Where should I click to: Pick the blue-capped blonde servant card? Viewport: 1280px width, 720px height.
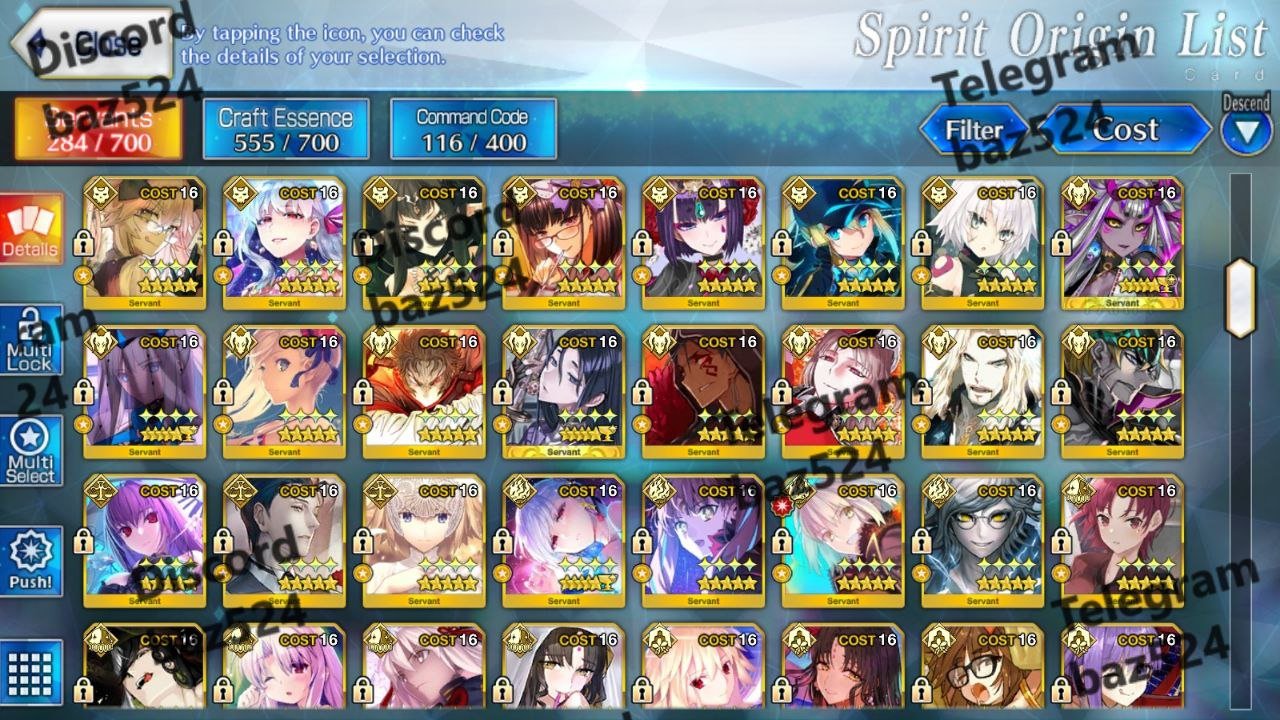pyautogui.click(x=843, y=243)
